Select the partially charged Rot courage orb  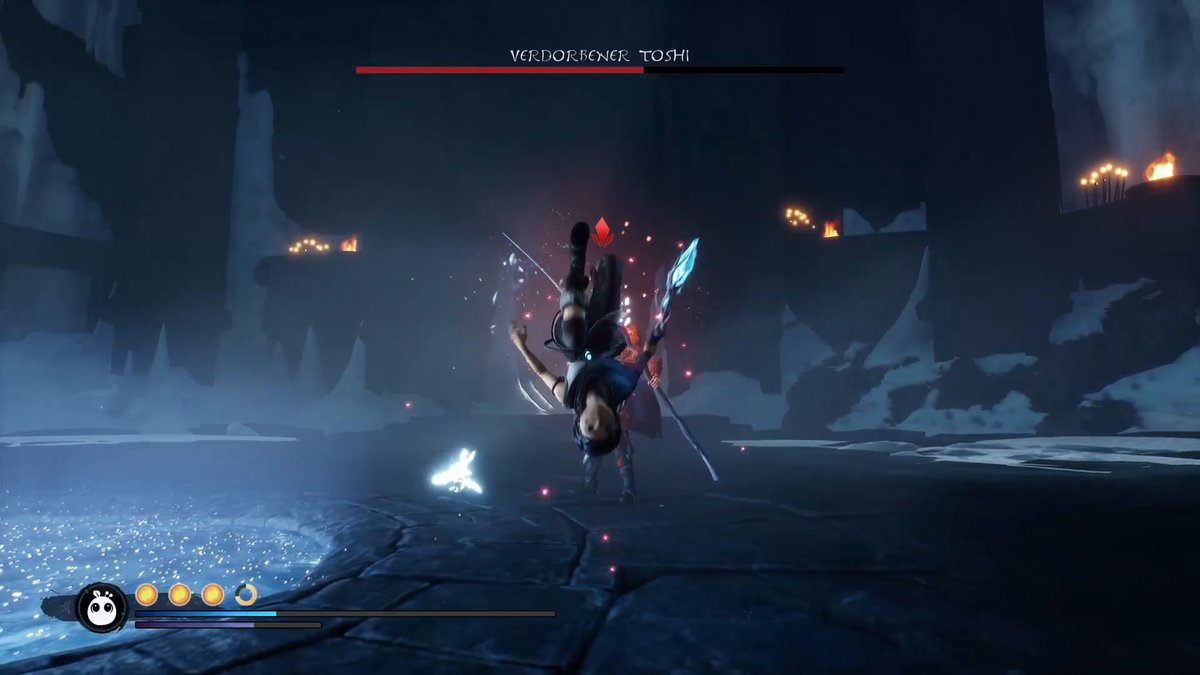click(246, 595)
